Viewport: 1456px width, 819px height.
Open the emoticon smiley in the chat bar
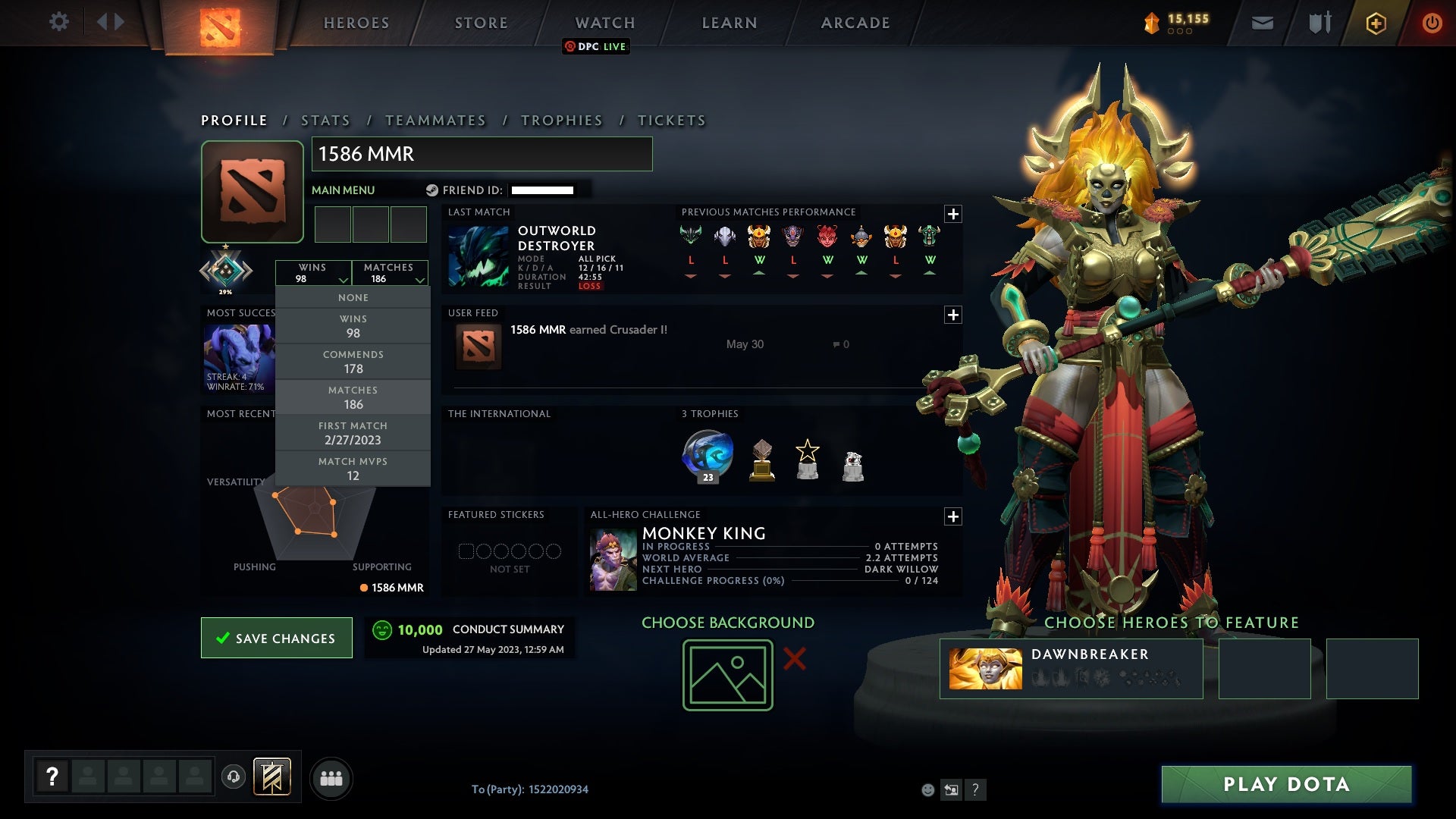[927, 789]
